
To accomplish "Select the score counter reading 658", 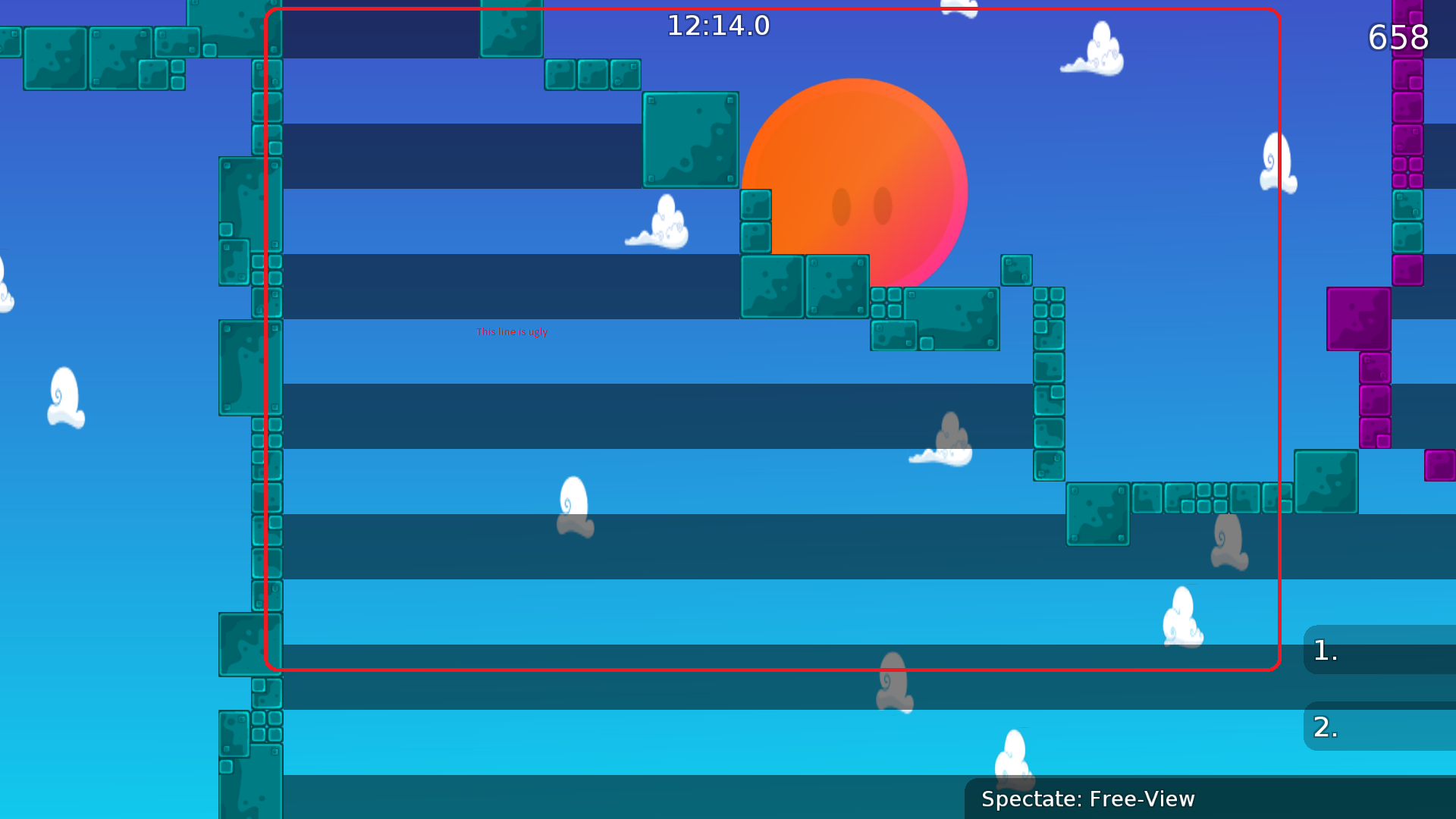I will coord(1399,38).
